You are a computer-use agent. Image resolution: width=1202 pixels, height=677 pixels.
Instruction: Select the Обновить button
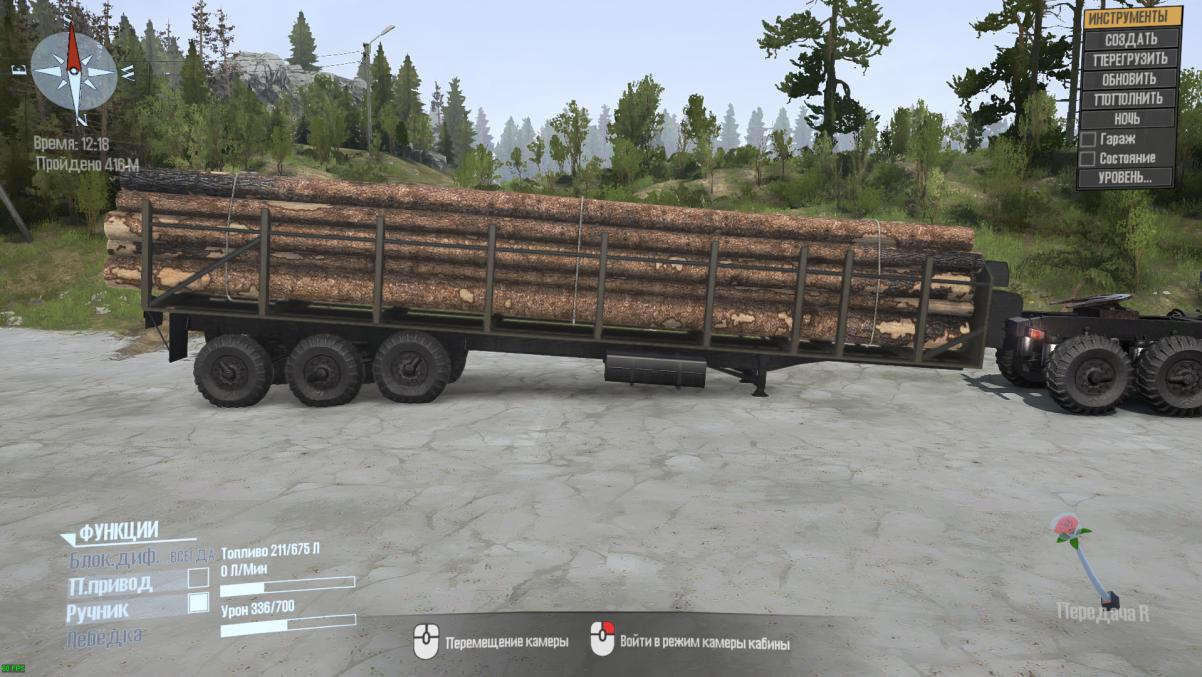(1130, 79)
